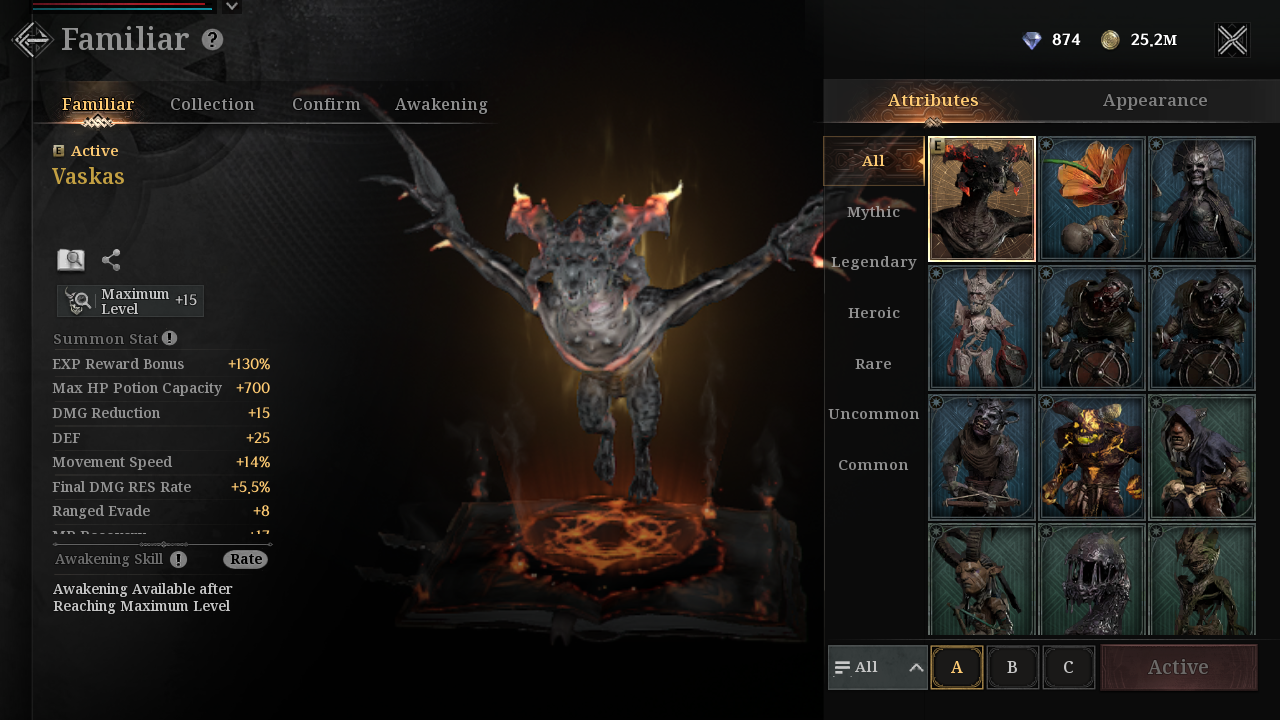Image resolution: width=1280 pixels, height=720 pixels.
Task: Go back using the arrow beside Familiar
Action: click(x=32, y=40)
